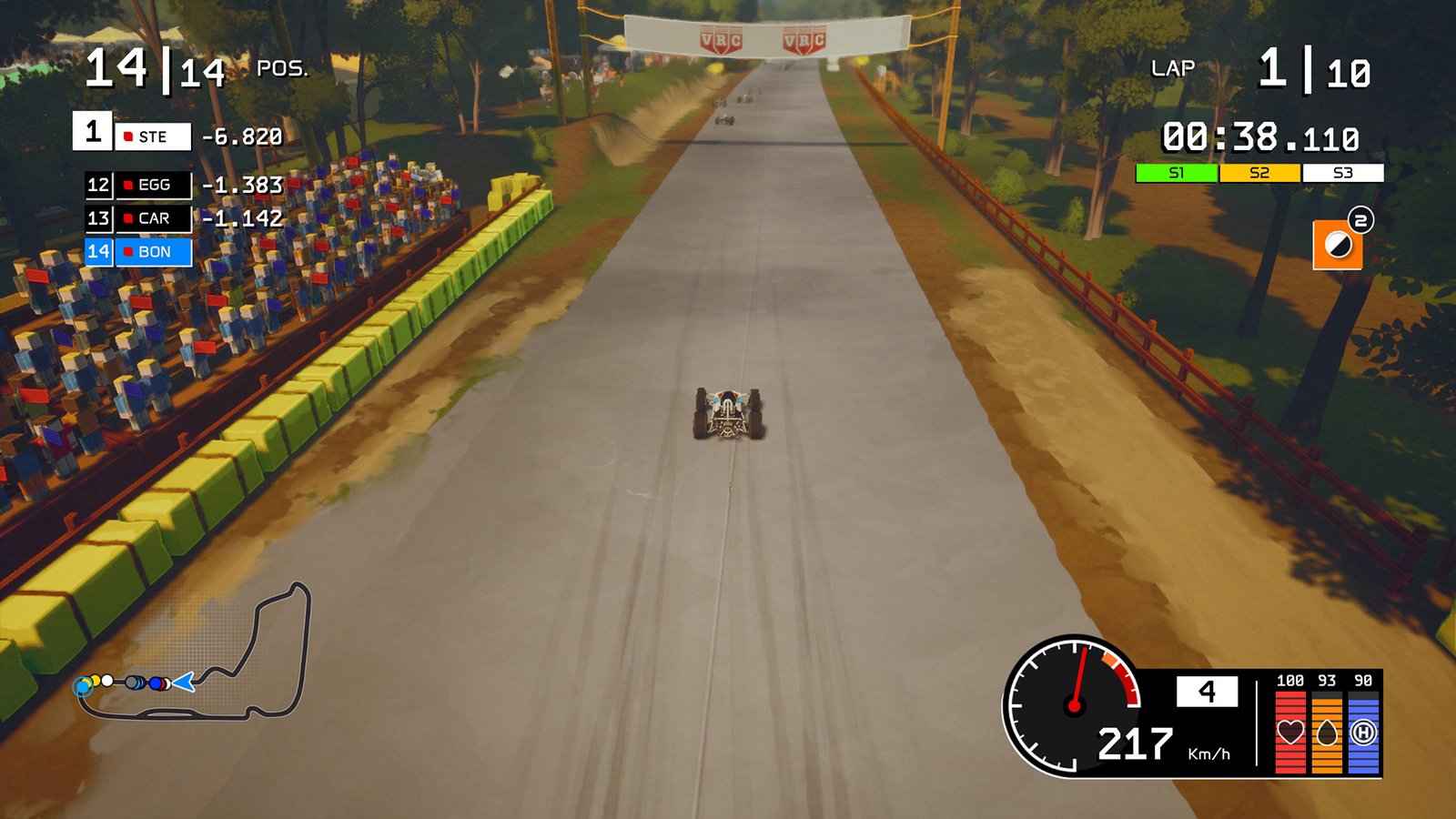Image resolution: width=1456 pixels, height=819 pixels.
Task: Click the blue H tyre wear icon
Action: tap(1363, 732)
